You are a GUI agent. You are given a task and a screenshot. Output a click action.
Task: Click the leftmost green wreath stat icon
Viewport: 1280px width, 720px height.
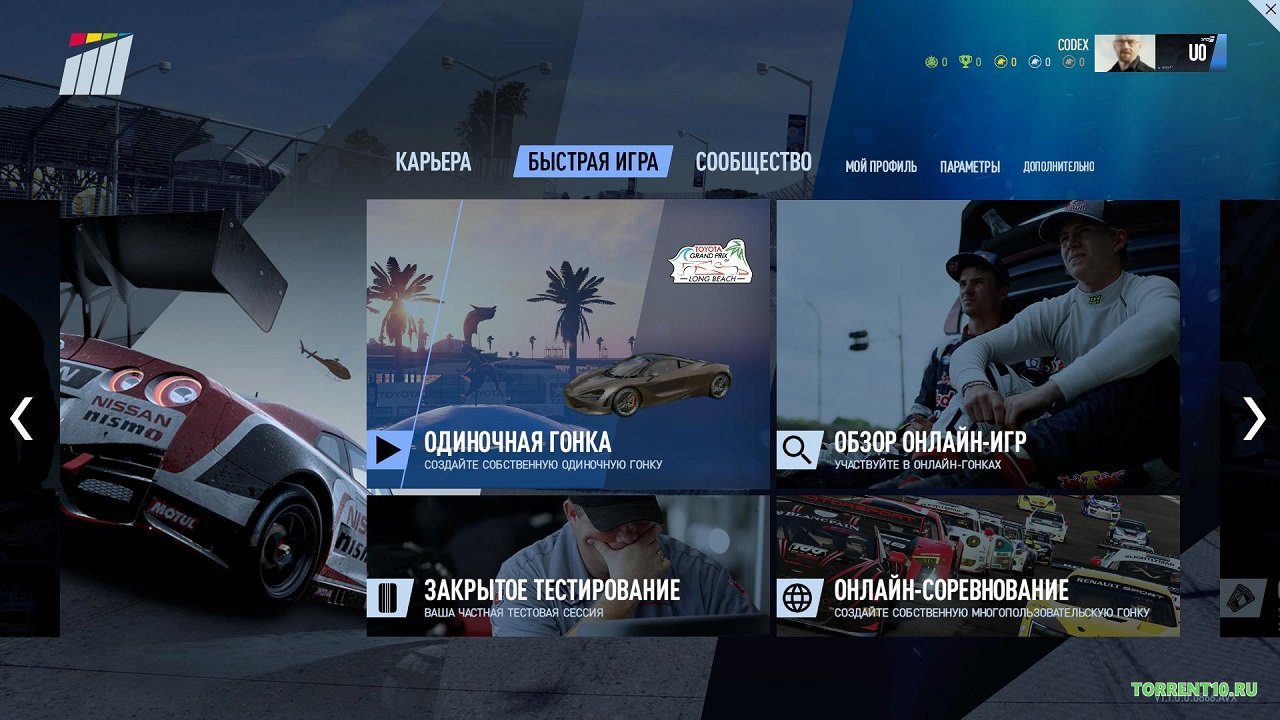[x=931, y=60]
